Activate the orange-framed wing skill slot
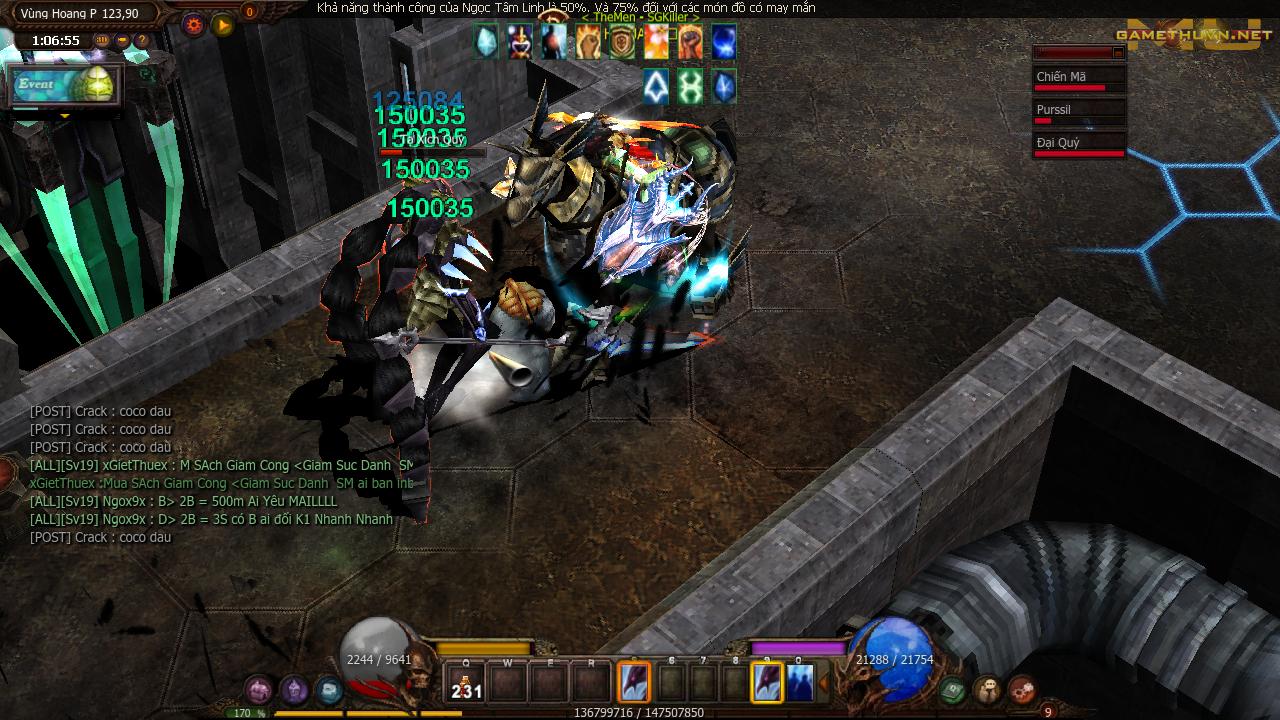Image resolution: width=1280 pixels, height=720 pixels. tap(634, 683)
